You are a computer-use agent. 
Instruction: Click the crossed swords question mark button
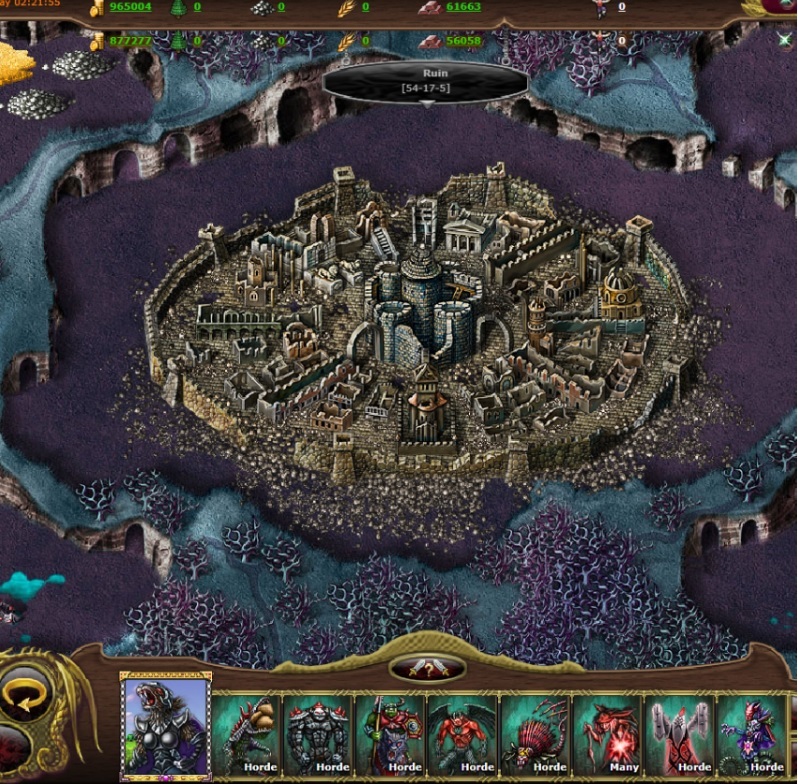pos(427,668)
